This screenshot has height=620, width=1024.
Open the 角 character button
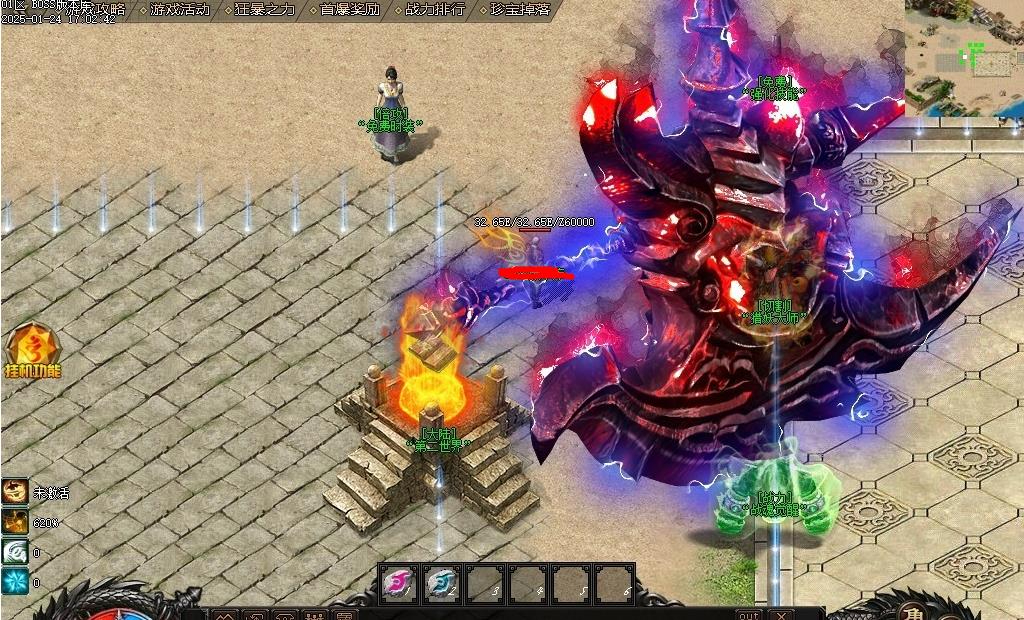point(912,612)
